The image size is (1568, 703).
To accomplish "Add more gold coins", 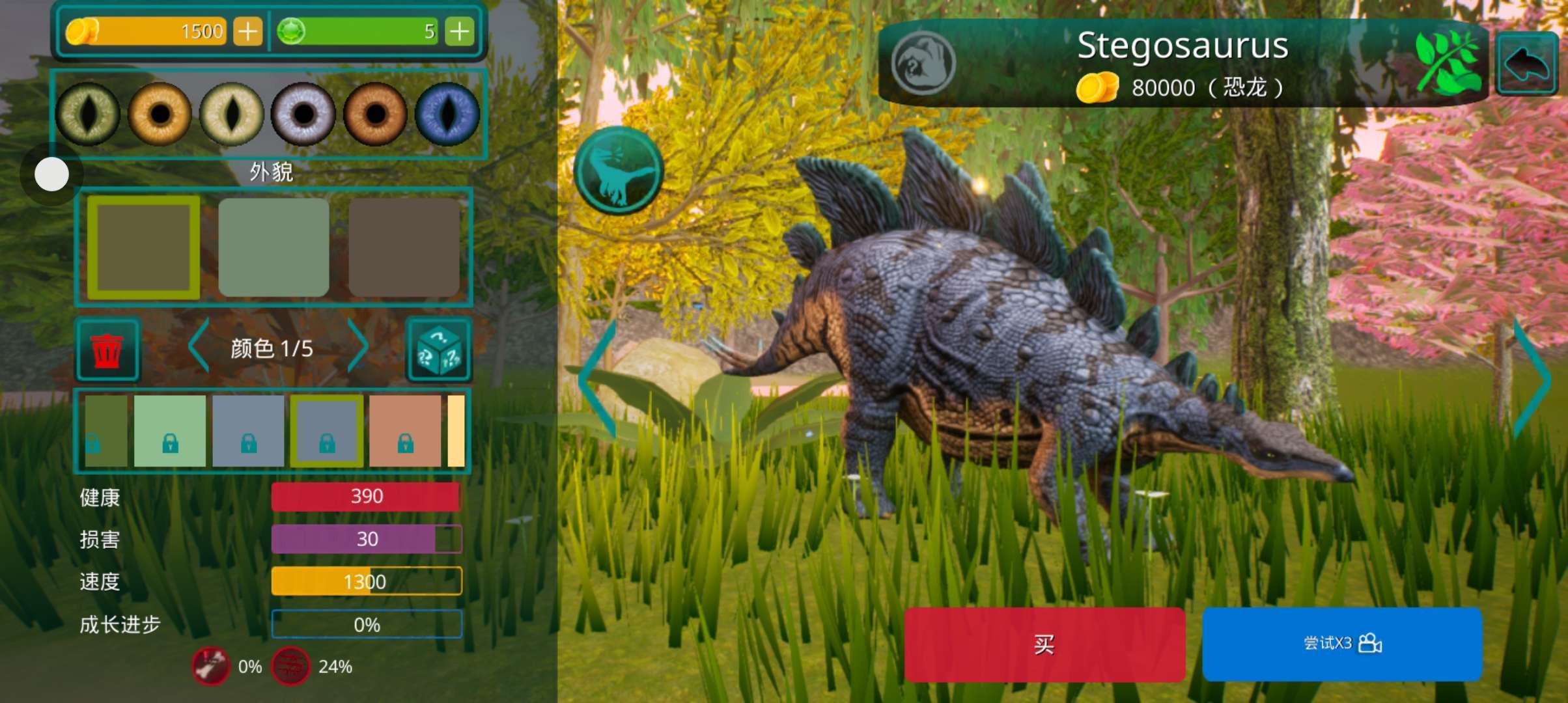I will pos(247,31).
